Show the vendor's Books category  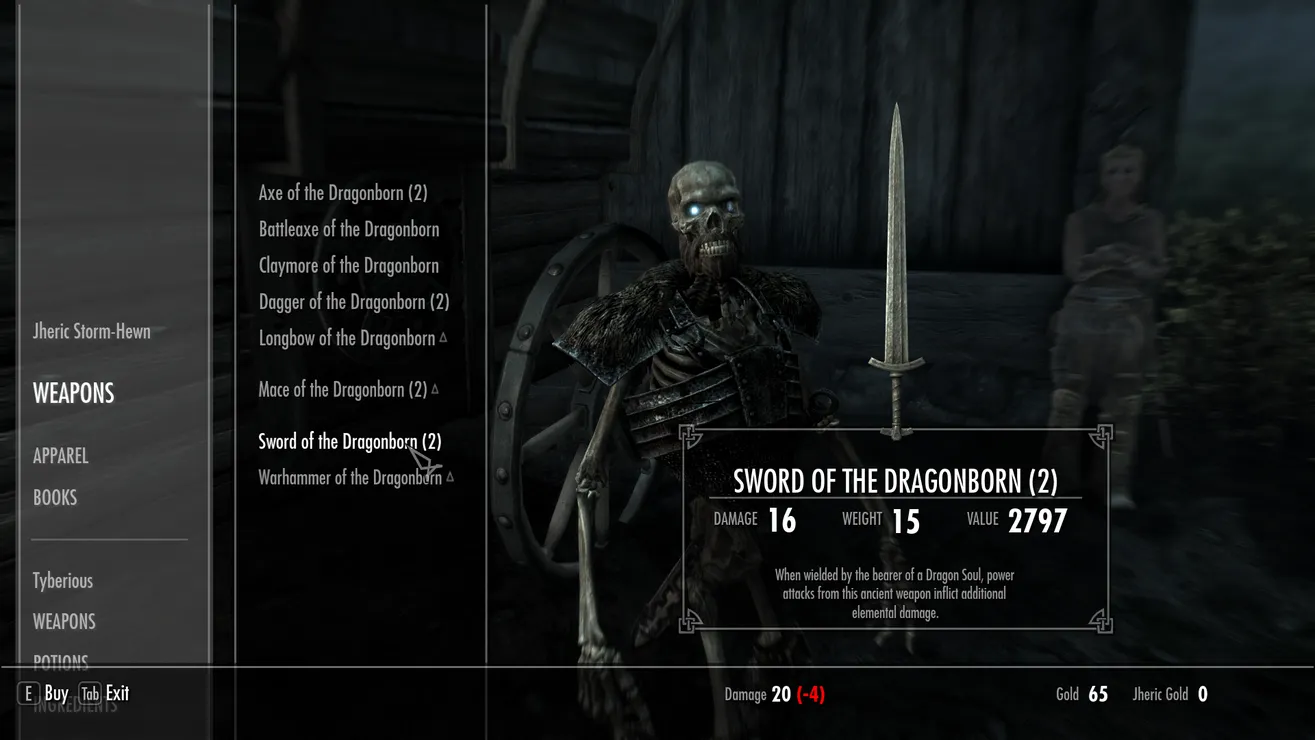54,498
